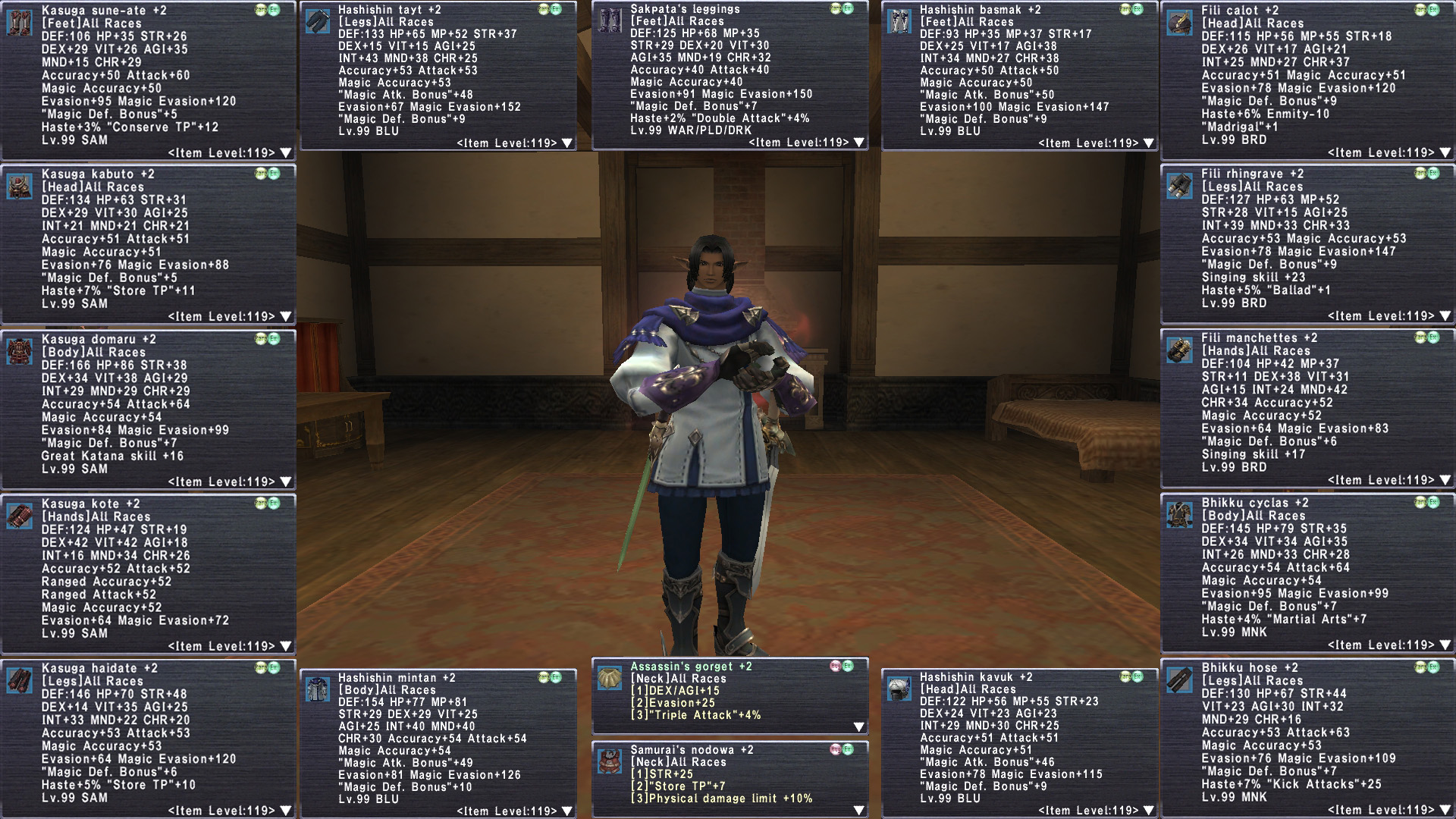Choose the Bhikku hose +2 legs icon

tap(1180, 680)
